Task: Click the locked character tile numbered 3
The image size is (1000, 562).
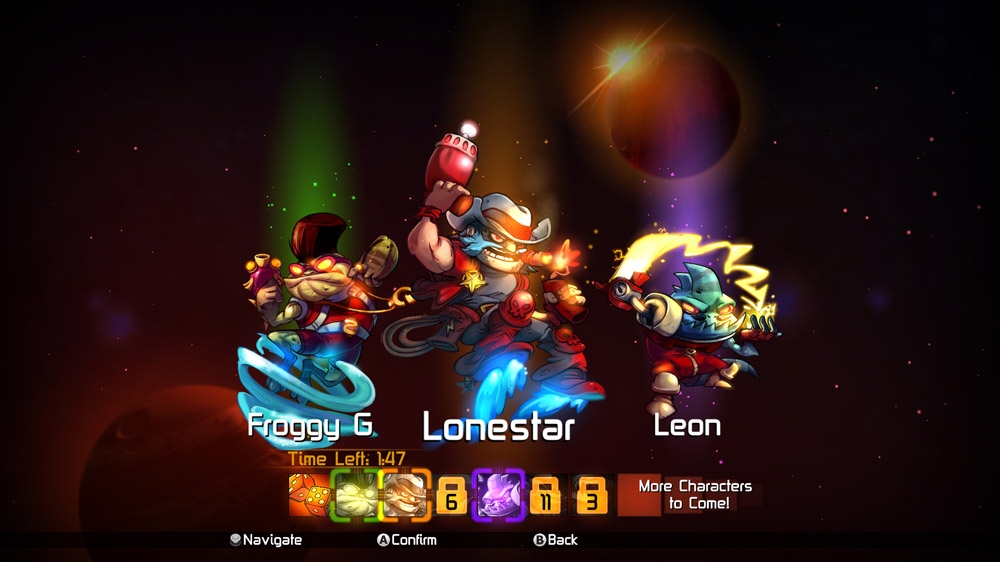Action: [591, 495]
